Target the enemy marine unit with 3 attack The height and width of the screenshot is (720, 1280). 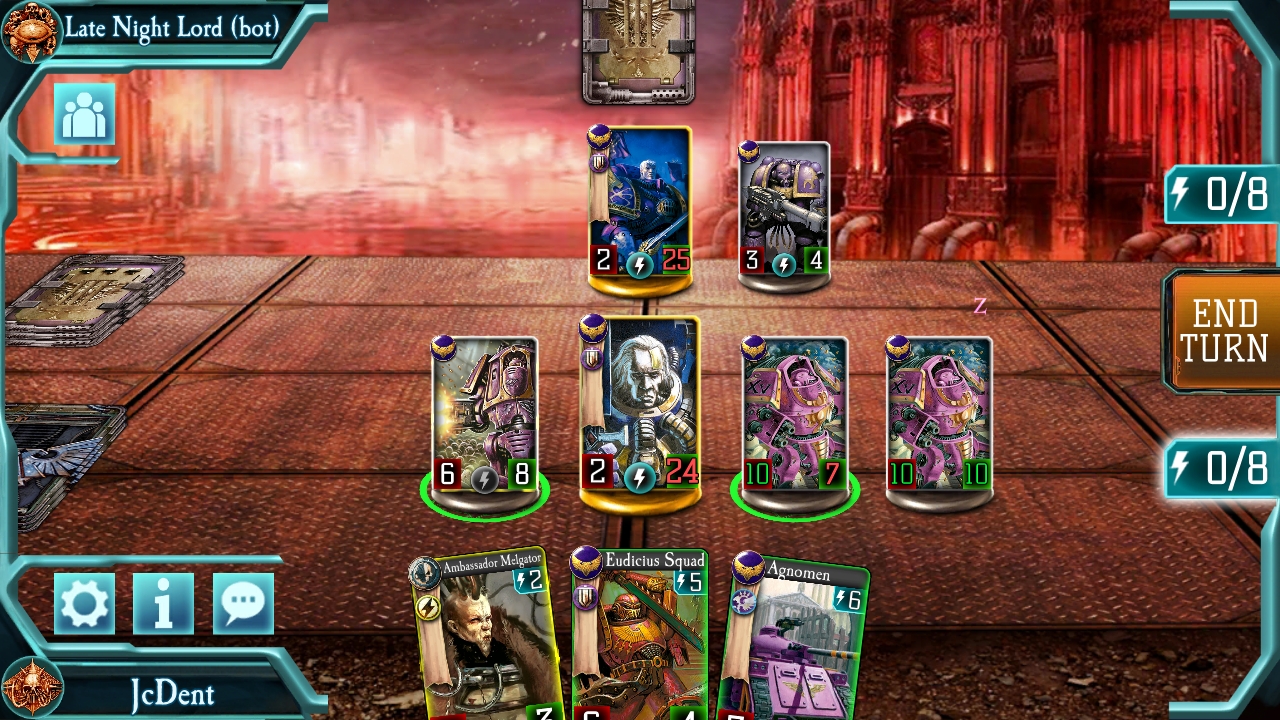pyautogui.click(x=784, y=212)
